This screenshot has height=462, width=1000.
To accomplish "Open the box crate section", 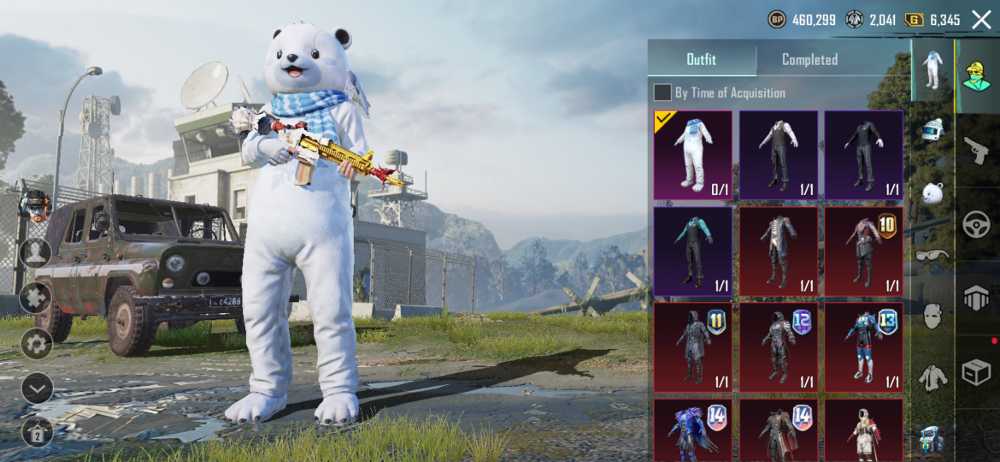I will [x=976, y=372].
